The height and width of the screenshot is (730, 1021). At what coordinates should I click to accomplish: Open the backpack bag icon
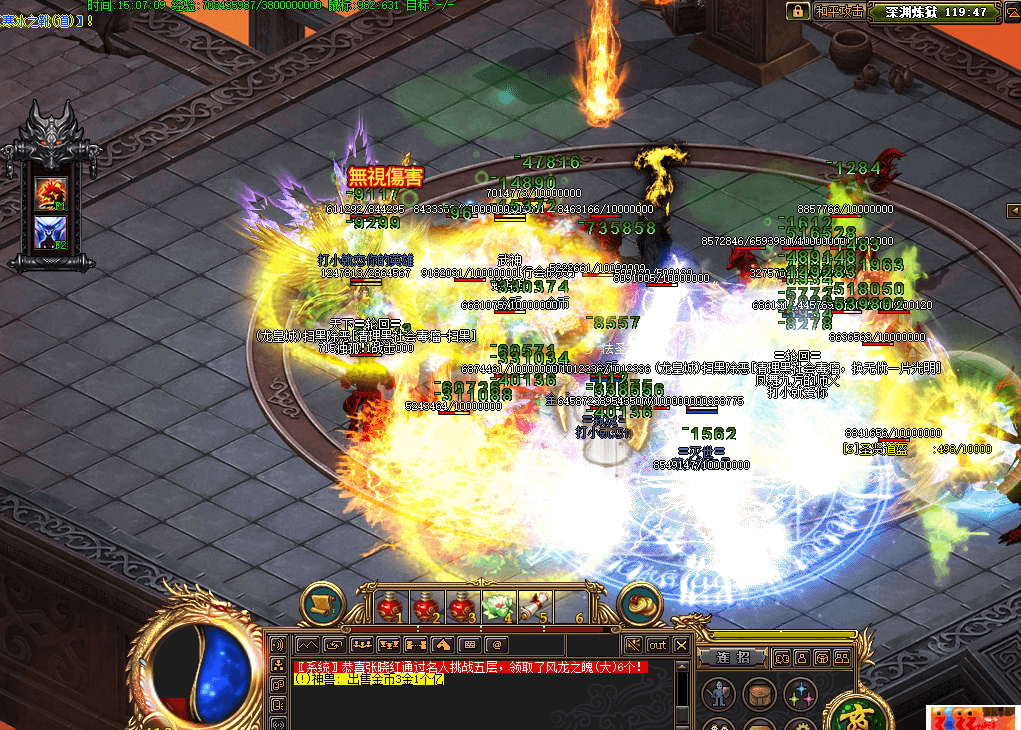point(759,692)
